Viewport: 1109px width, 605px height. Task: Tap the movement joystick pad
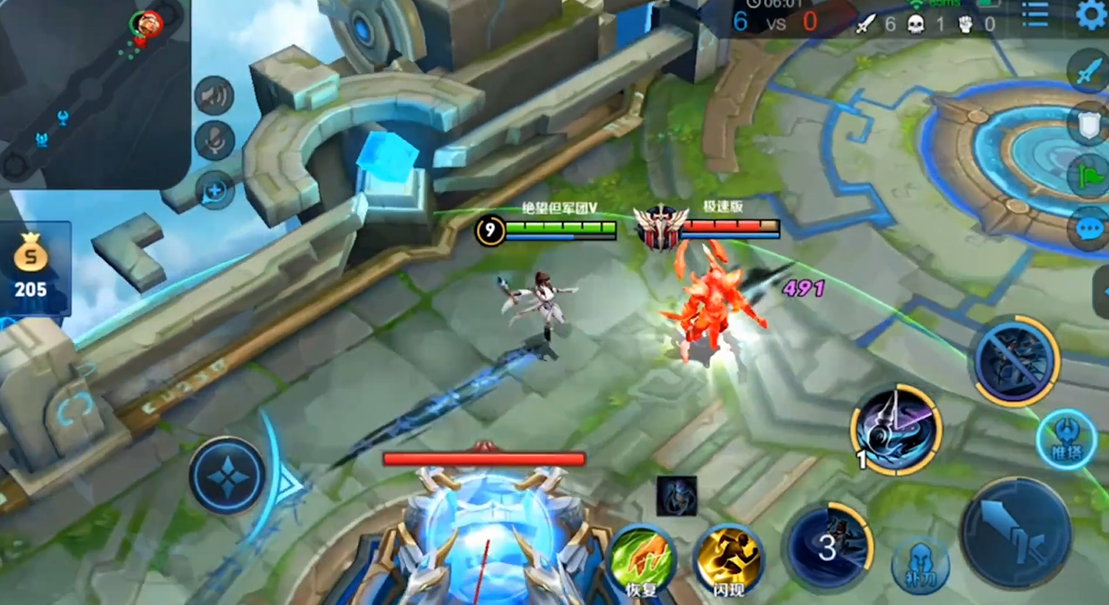click(228, 476)
